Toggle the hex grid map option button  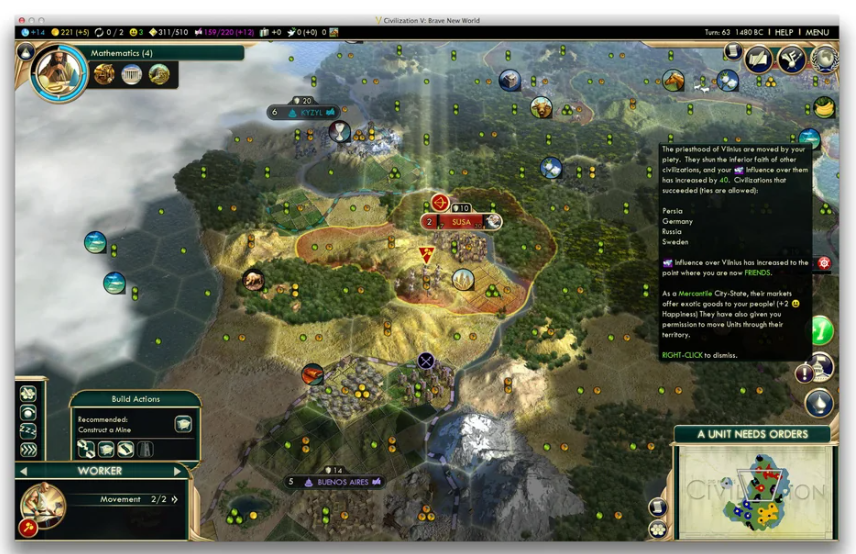[x=657, y=528]
